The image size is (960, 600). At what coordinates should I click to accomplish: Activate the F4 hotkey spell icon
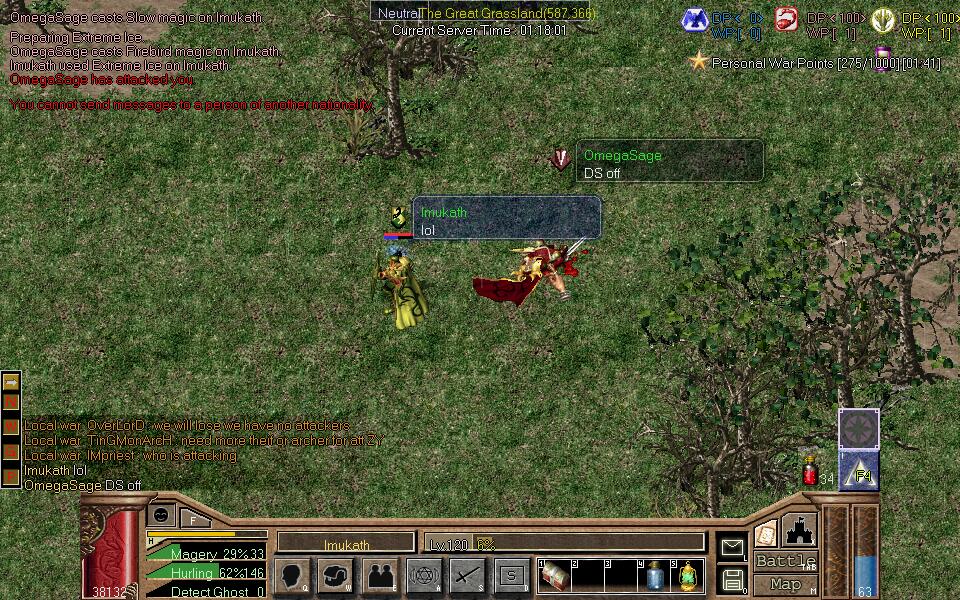click(859, 470)
